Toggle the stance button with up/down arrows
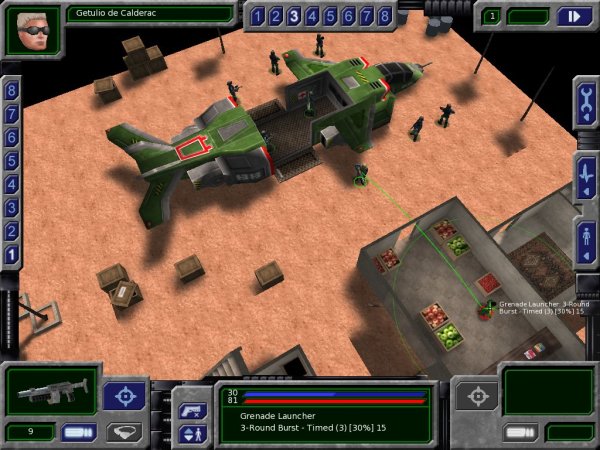The height and width of the screenshot is (450, 600). (192, 434)
